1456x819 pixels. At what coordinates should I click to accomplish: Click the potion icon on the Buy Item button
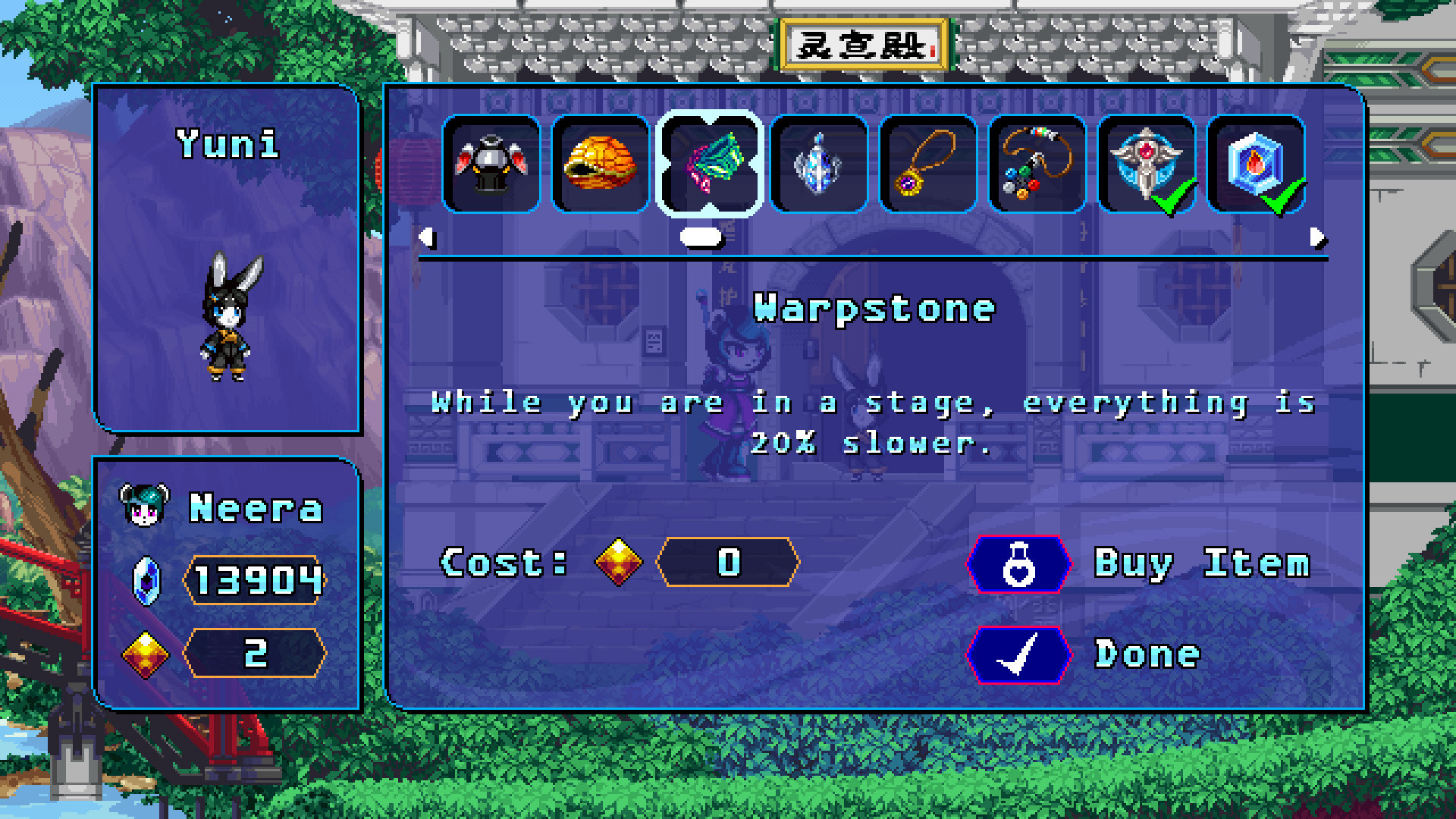1020,564
